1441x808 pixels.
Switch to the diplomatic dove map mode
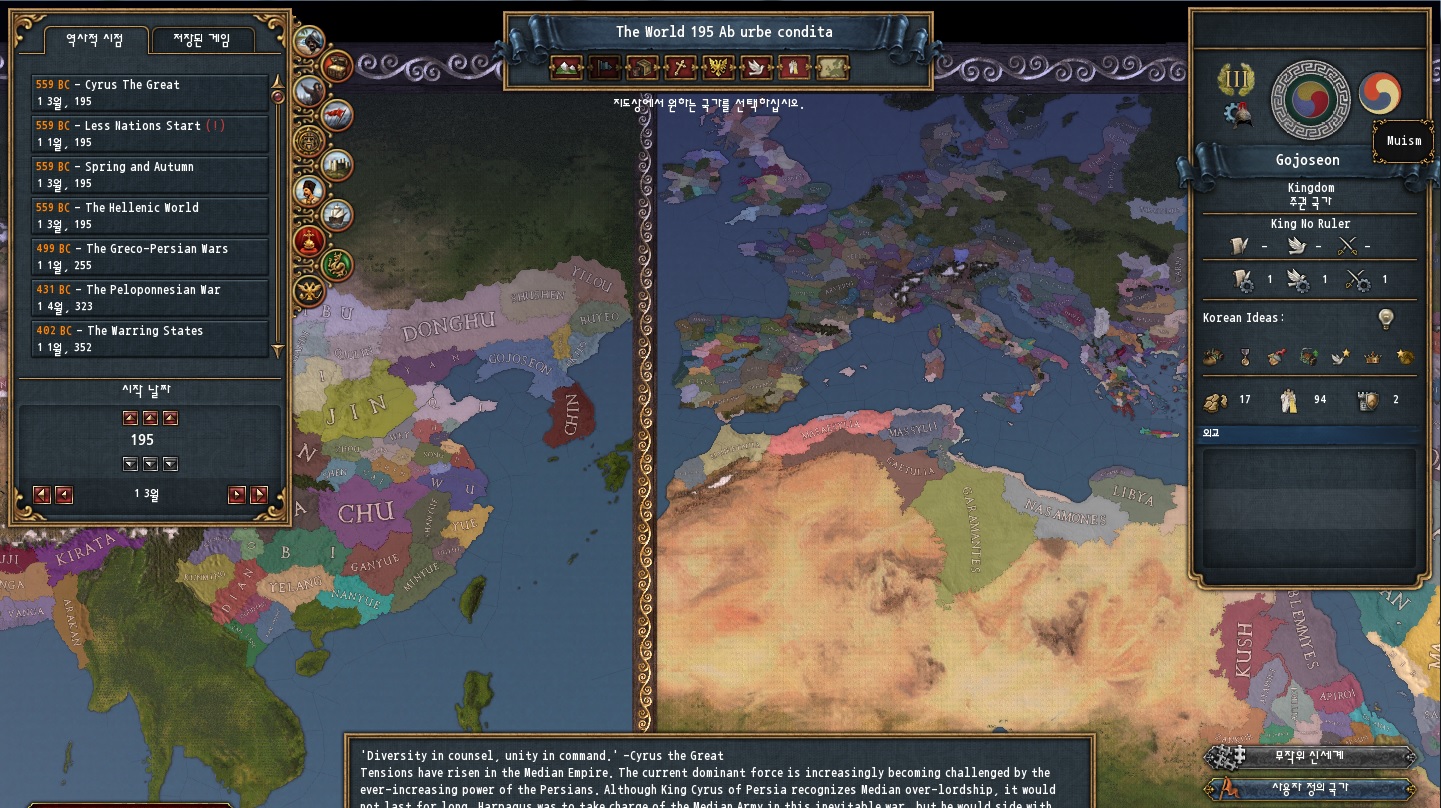click(x=756, y=68)
